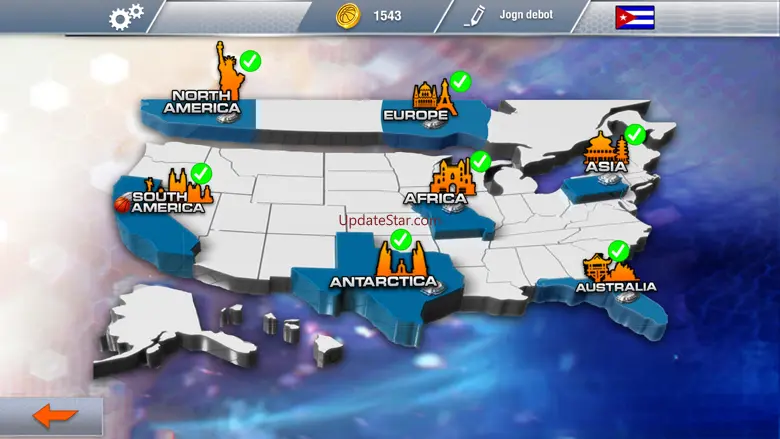Screen dimensions: 780x439
Task: Select the North America region
Action: click(x=203, y=100)
